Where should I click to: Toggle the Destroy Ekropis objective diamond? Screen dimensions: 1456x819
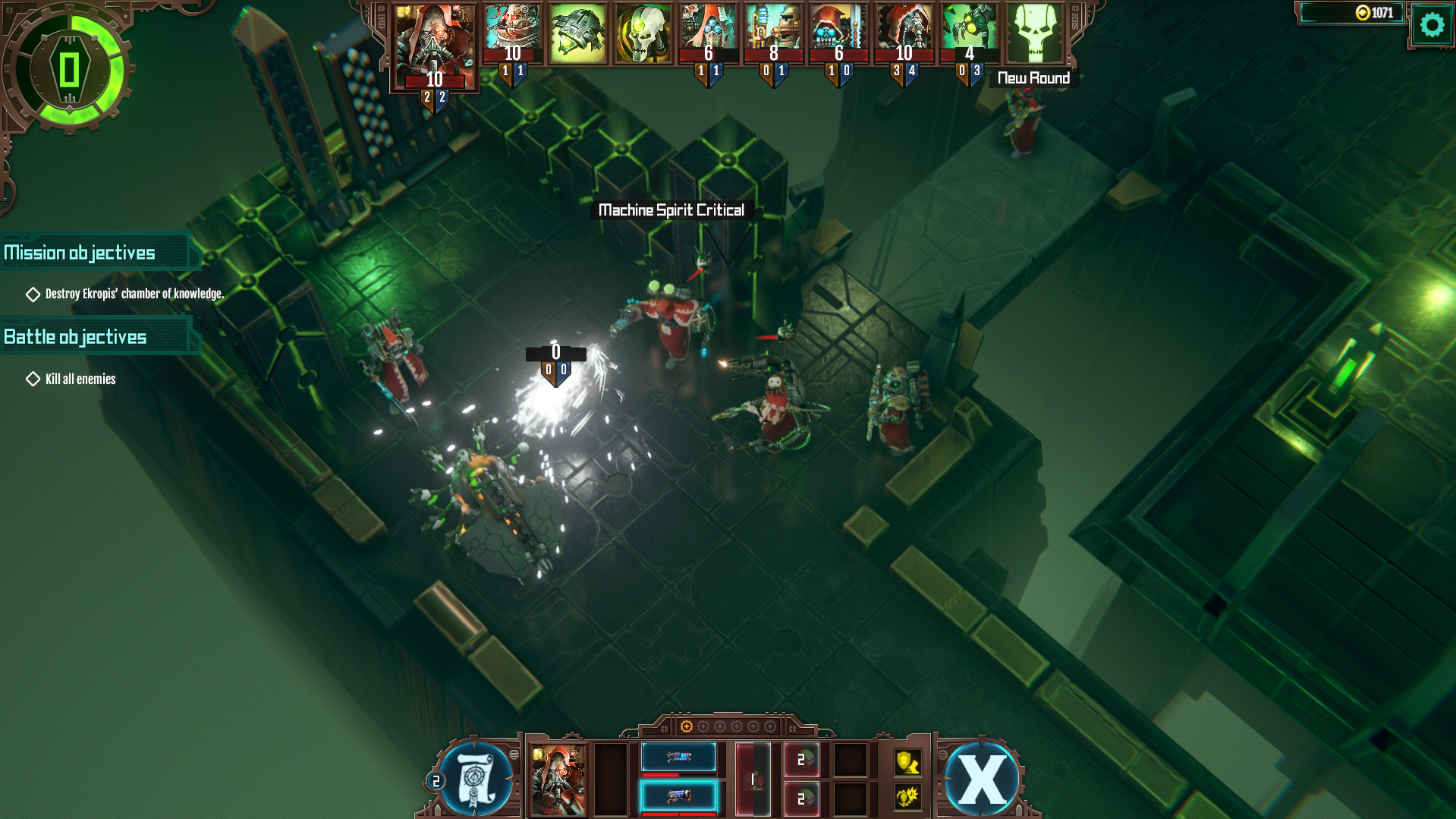(33, 295)
